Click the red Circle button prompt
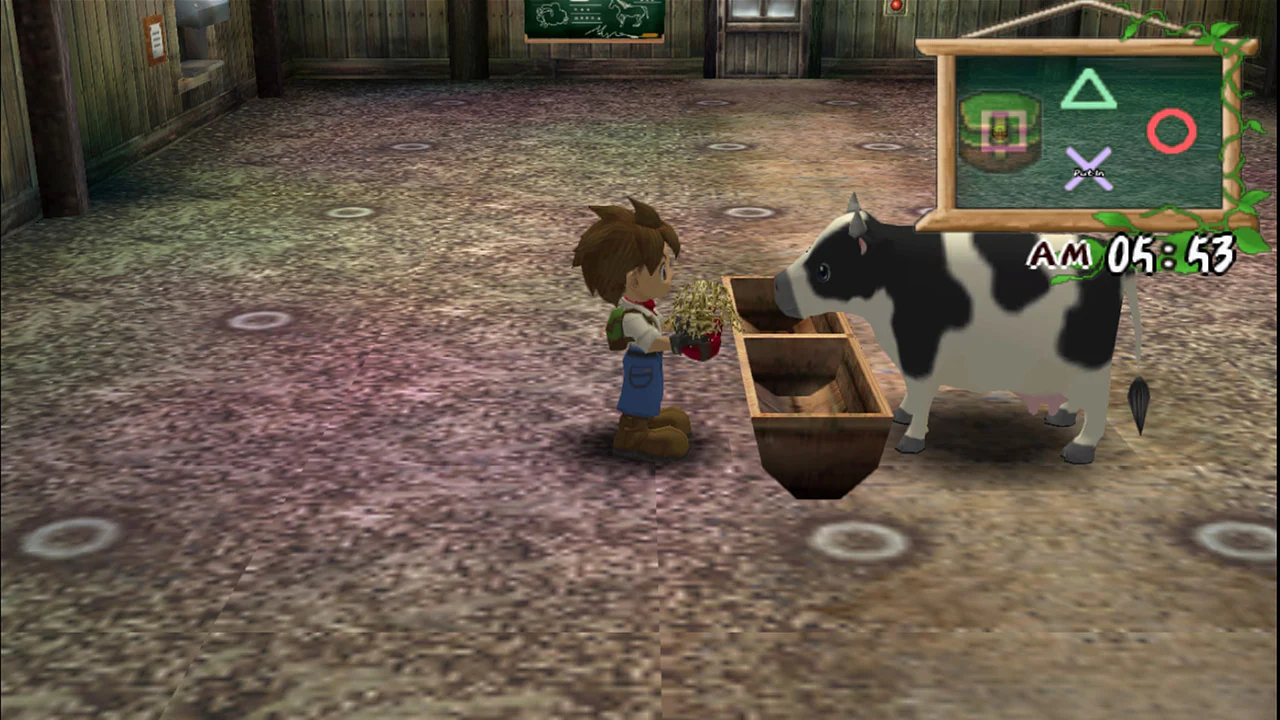Screen dimensions: 1280x720 coord(1172,130)
